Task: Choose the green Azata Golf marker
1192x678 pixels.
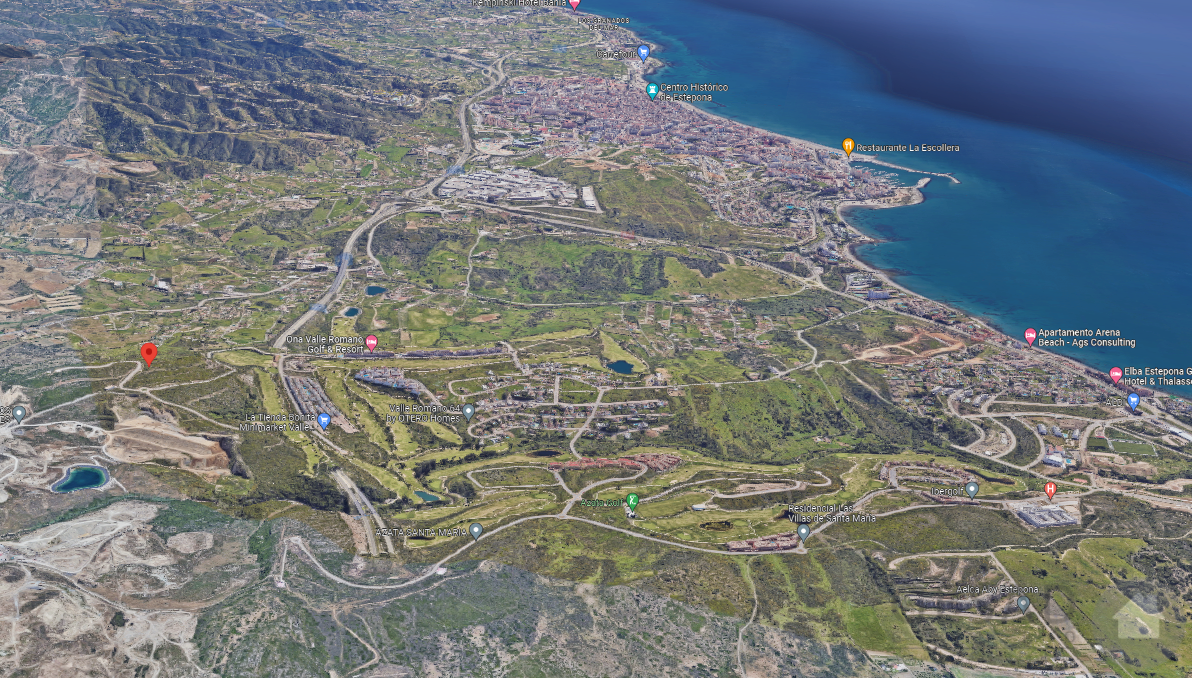Action: coord(632,502)
